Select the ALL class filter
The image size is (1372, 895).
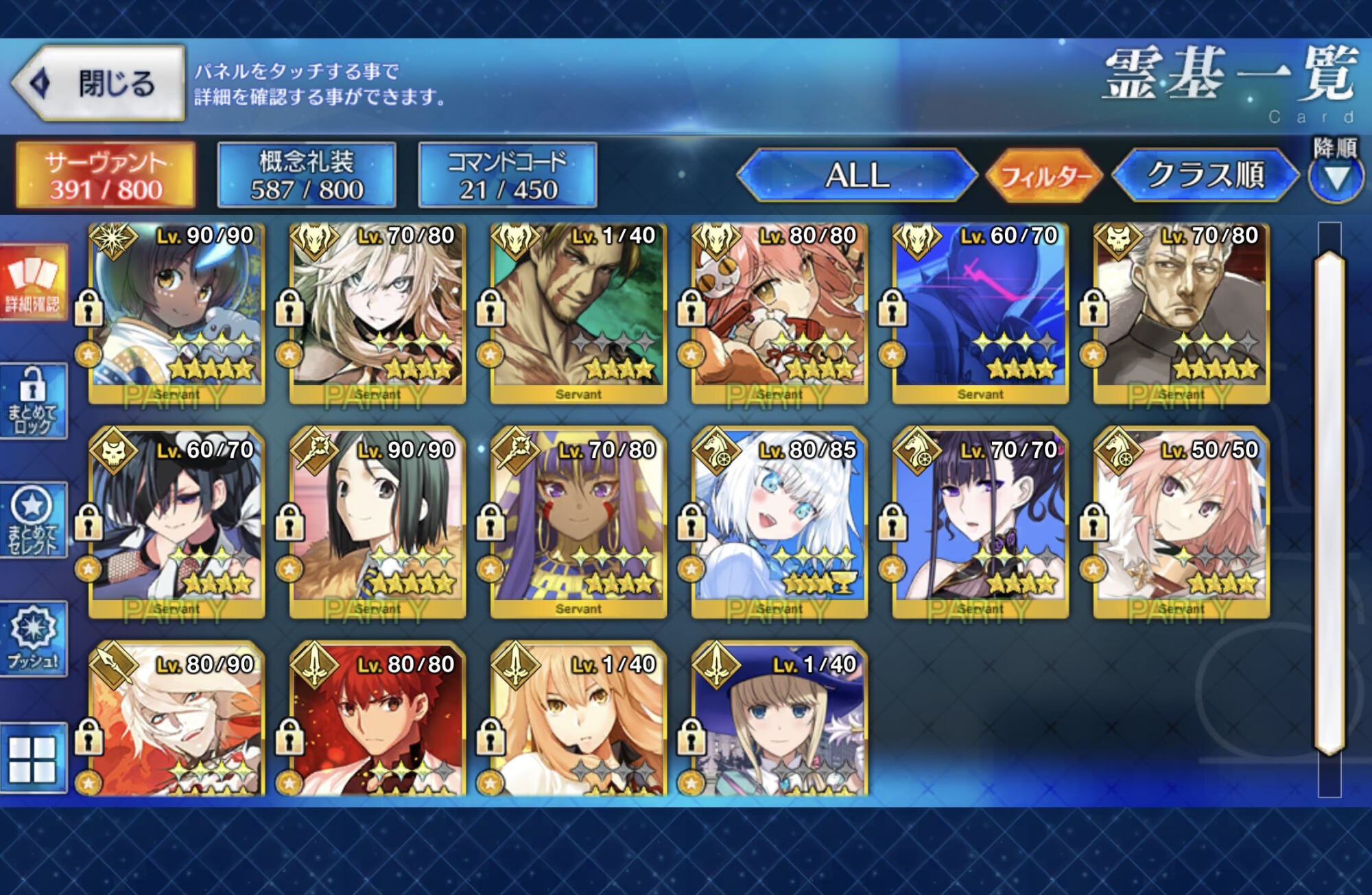[857, 176]
